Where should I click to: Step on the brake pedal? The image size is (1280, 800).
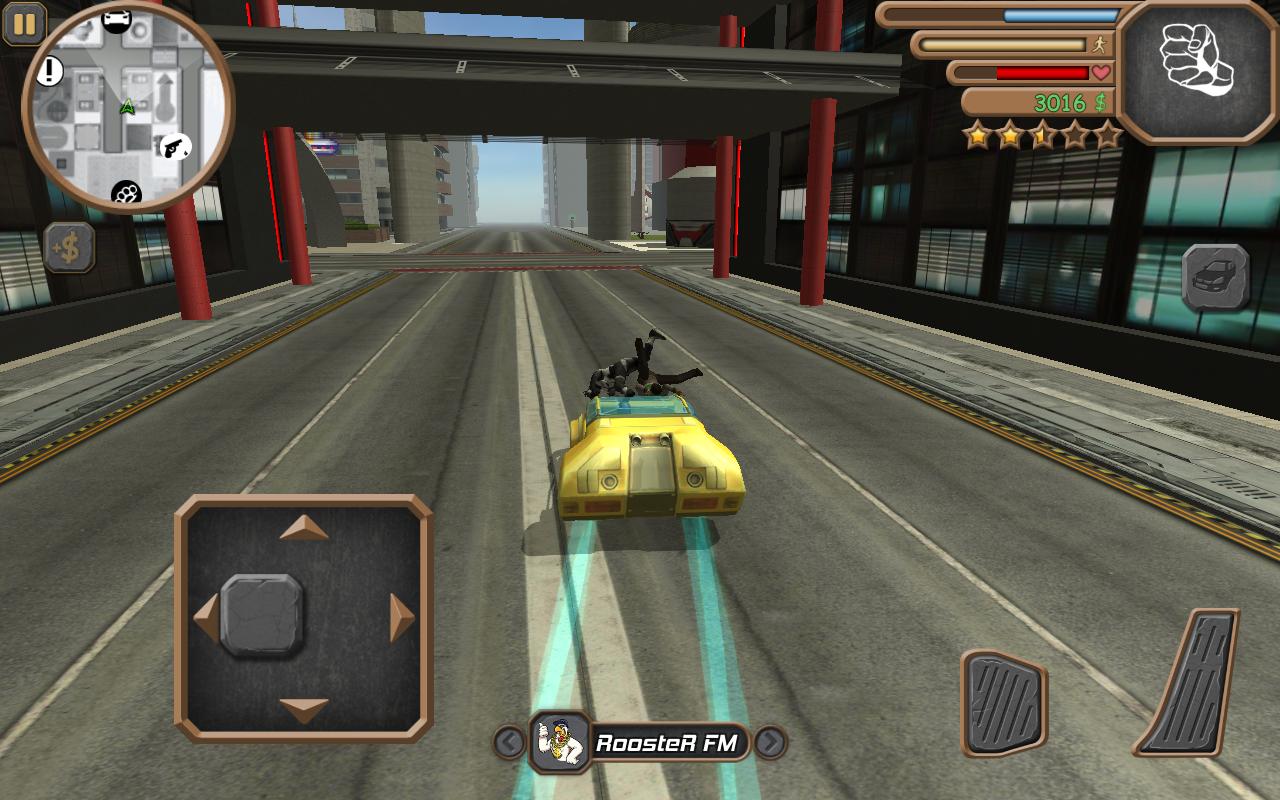point(1003,702)
